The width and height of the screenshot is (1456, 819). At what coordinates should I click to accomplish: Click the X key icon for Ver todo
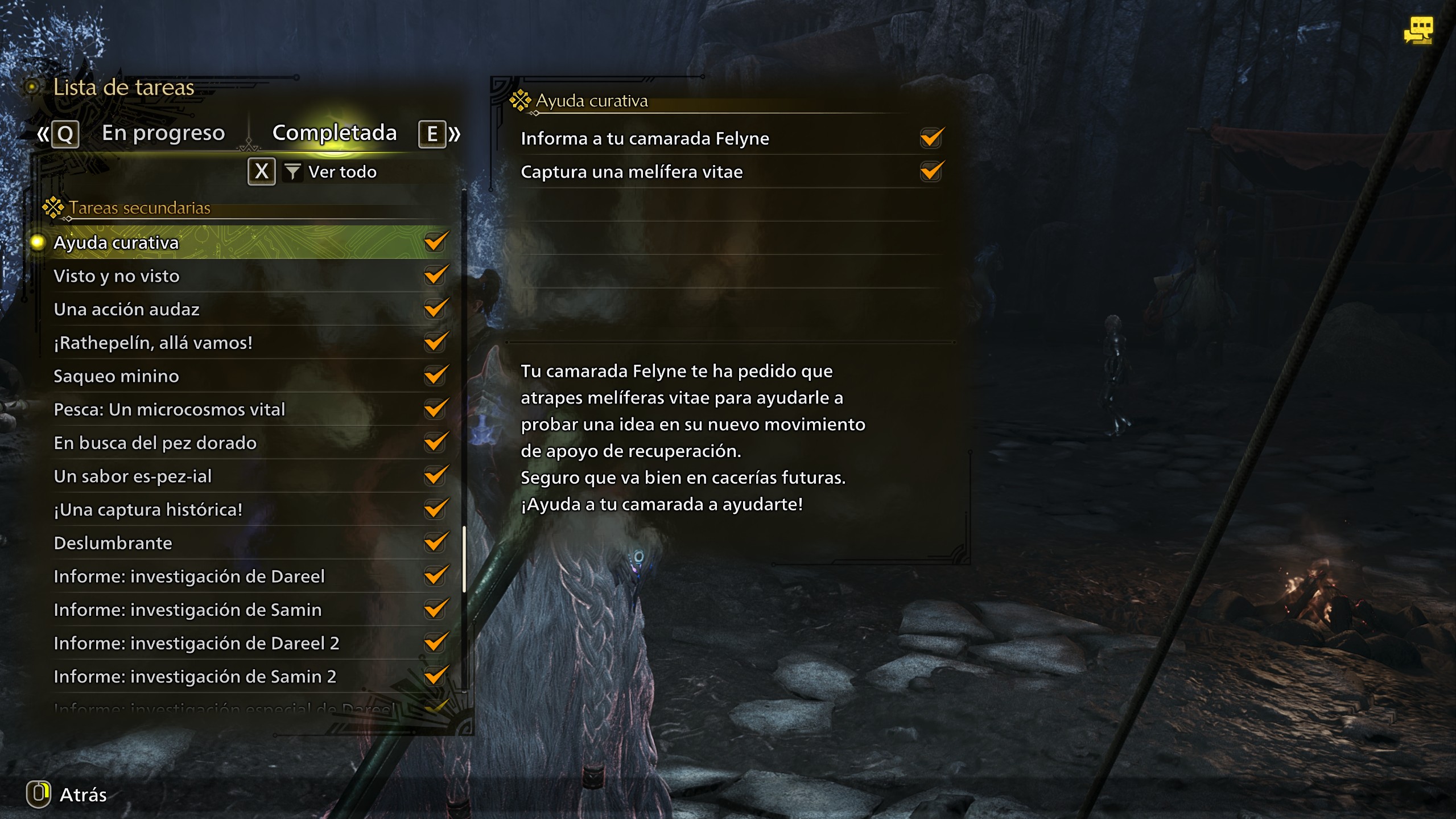point(261,171)
